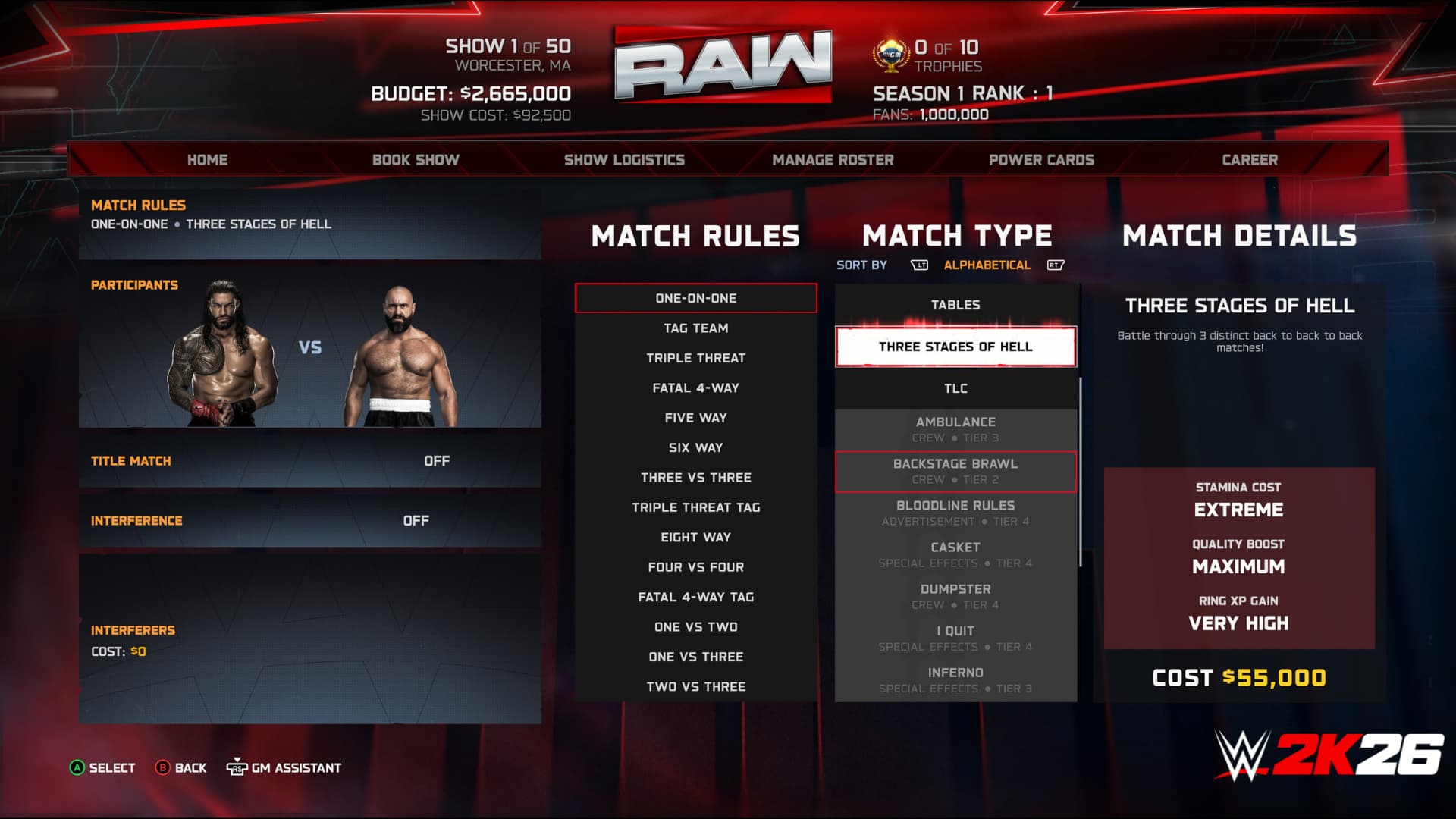Choose the Tag Team match rule
The height and width of the screenshot is (819, 1456).
[695, 328]
